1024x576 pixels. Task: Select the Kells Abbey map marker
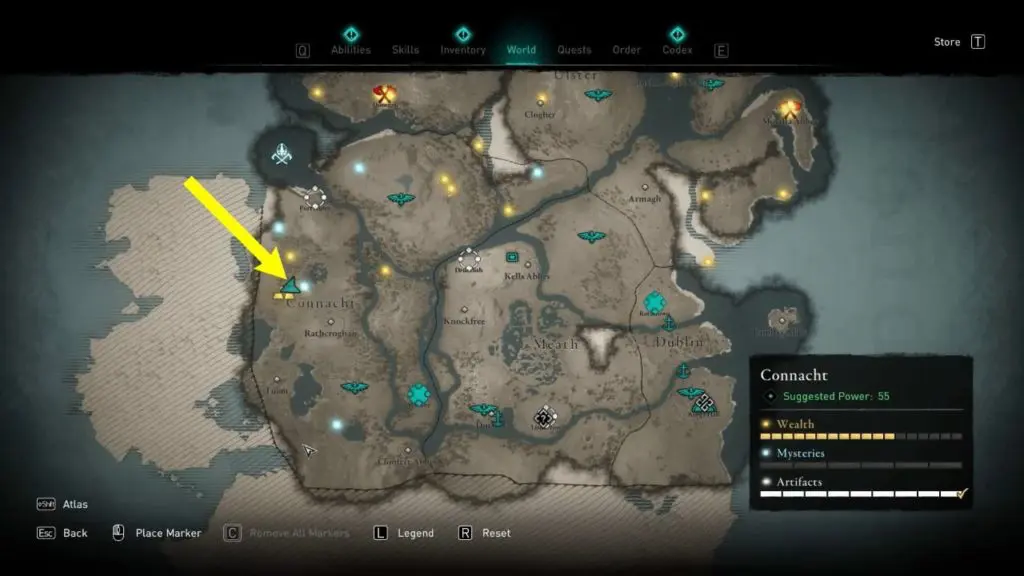pos(513,257)
